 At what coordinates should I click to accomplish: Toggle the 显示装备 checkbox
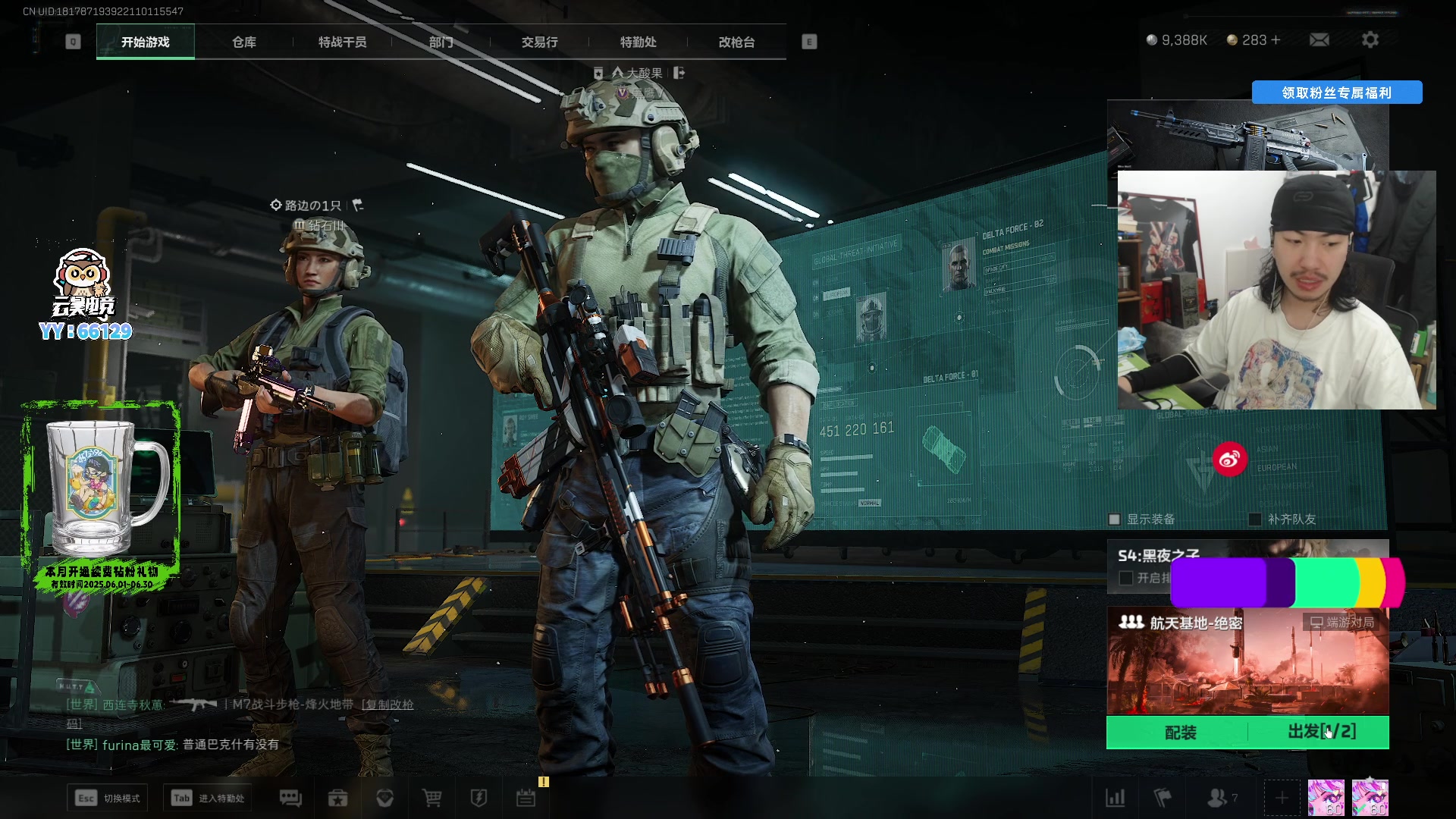click(1115, 519)
